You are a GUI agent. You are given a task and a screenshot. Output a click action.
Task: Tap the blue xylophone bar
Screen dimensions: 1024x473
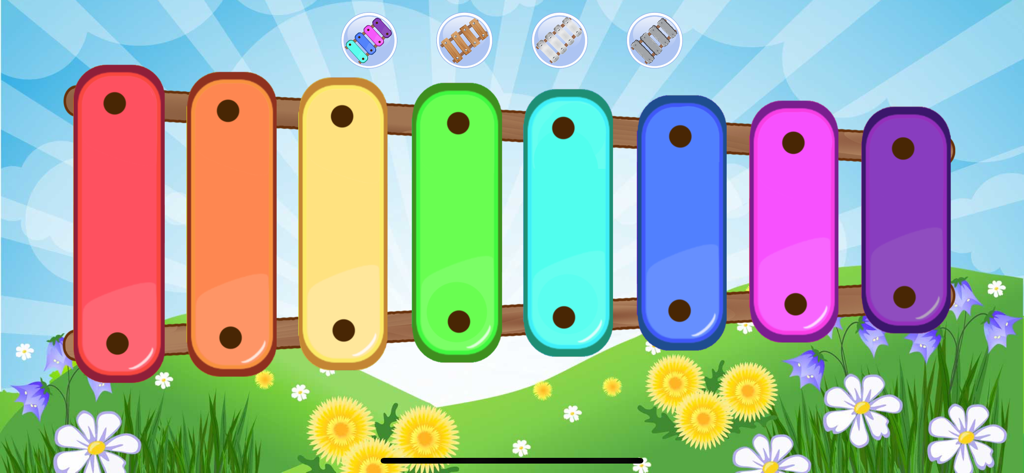coord(681,222)
